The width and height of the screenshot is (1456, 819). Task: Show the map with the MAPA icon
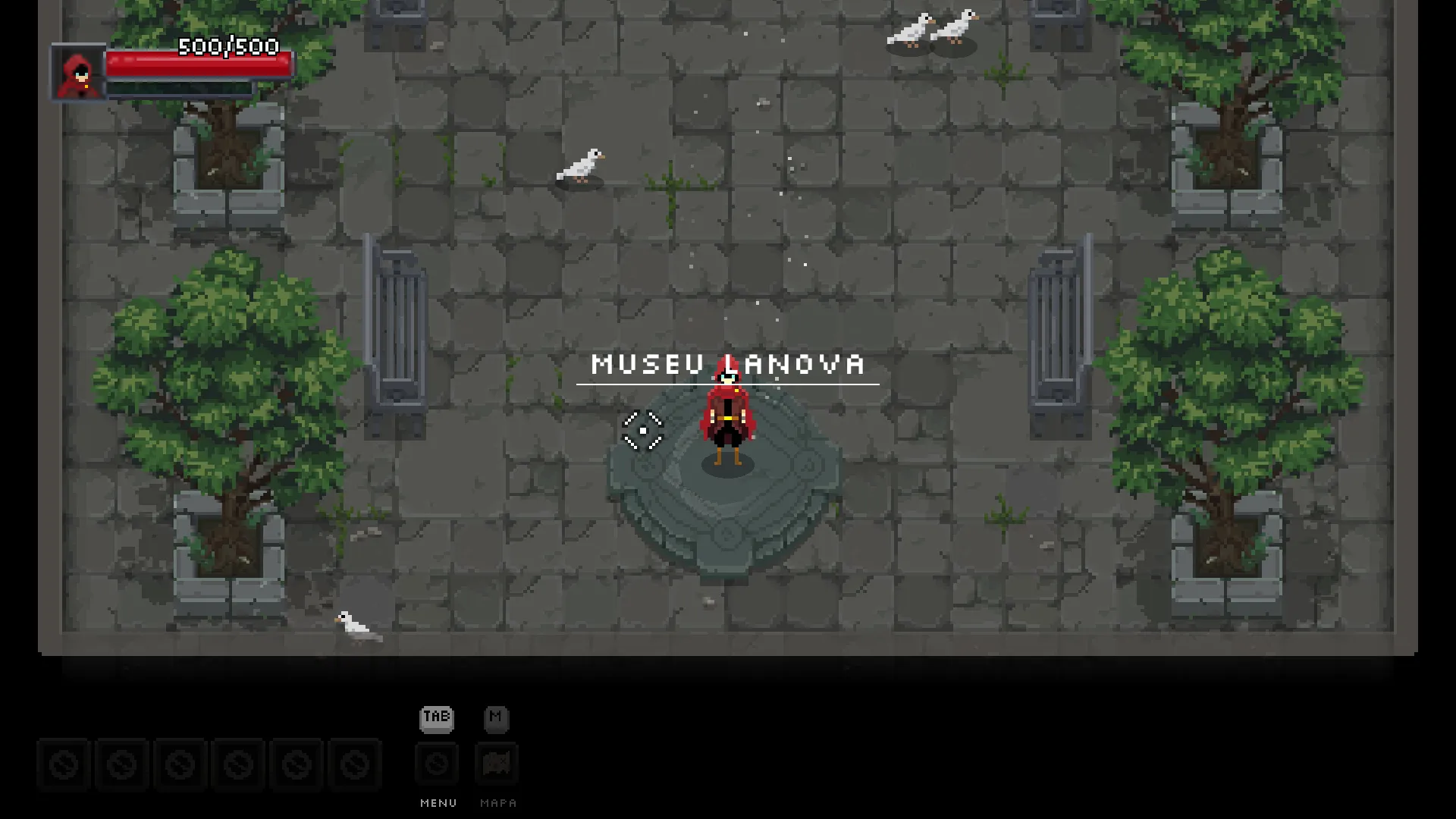point(497,764)
